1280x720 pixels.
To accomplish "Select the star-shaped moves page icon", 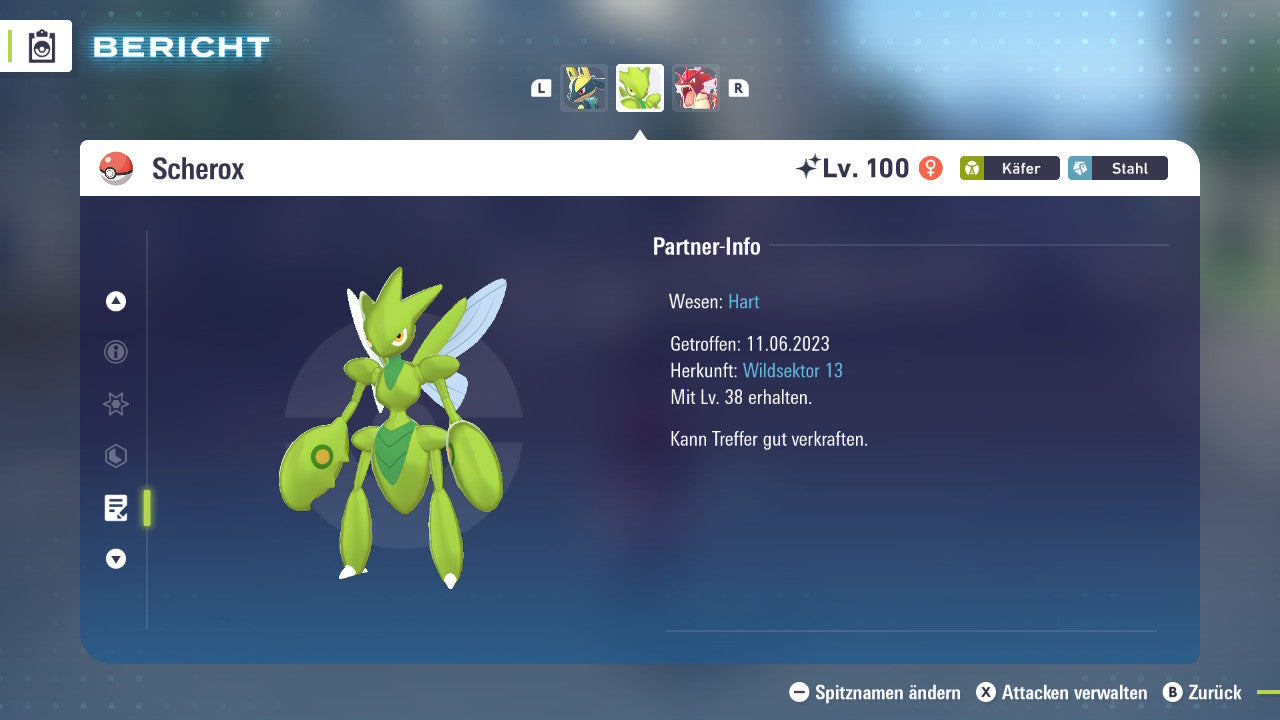I will point(115,404).
